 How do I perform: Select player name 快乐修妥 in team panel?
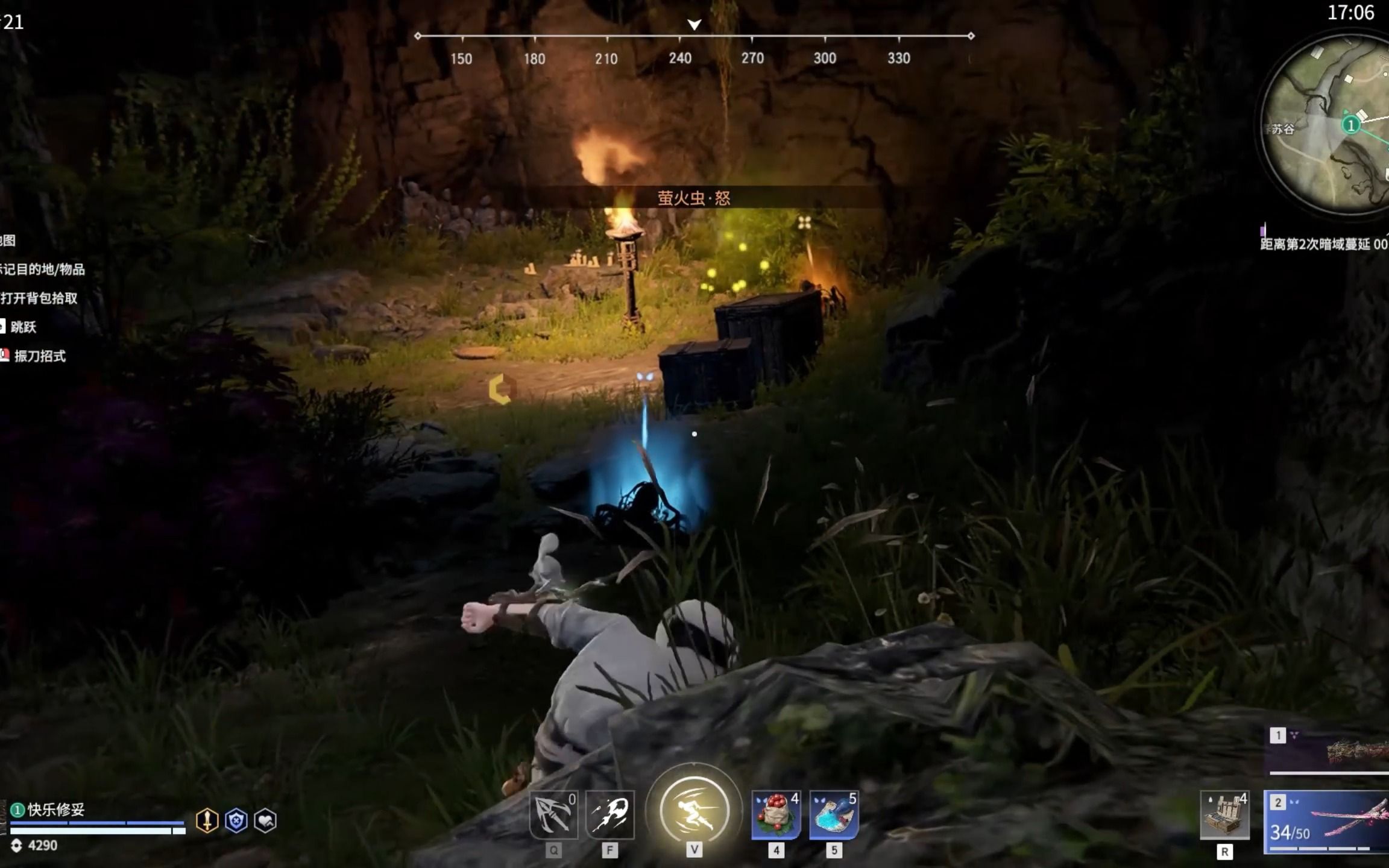[x=56, y=810]
